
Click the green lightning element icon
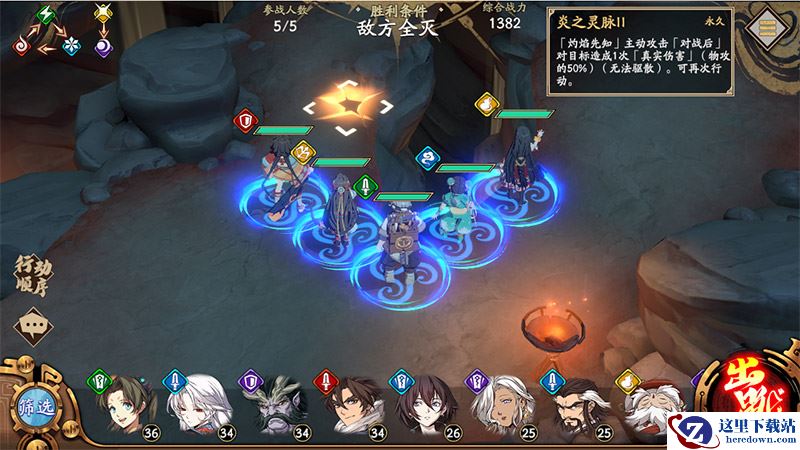[45, 14]
